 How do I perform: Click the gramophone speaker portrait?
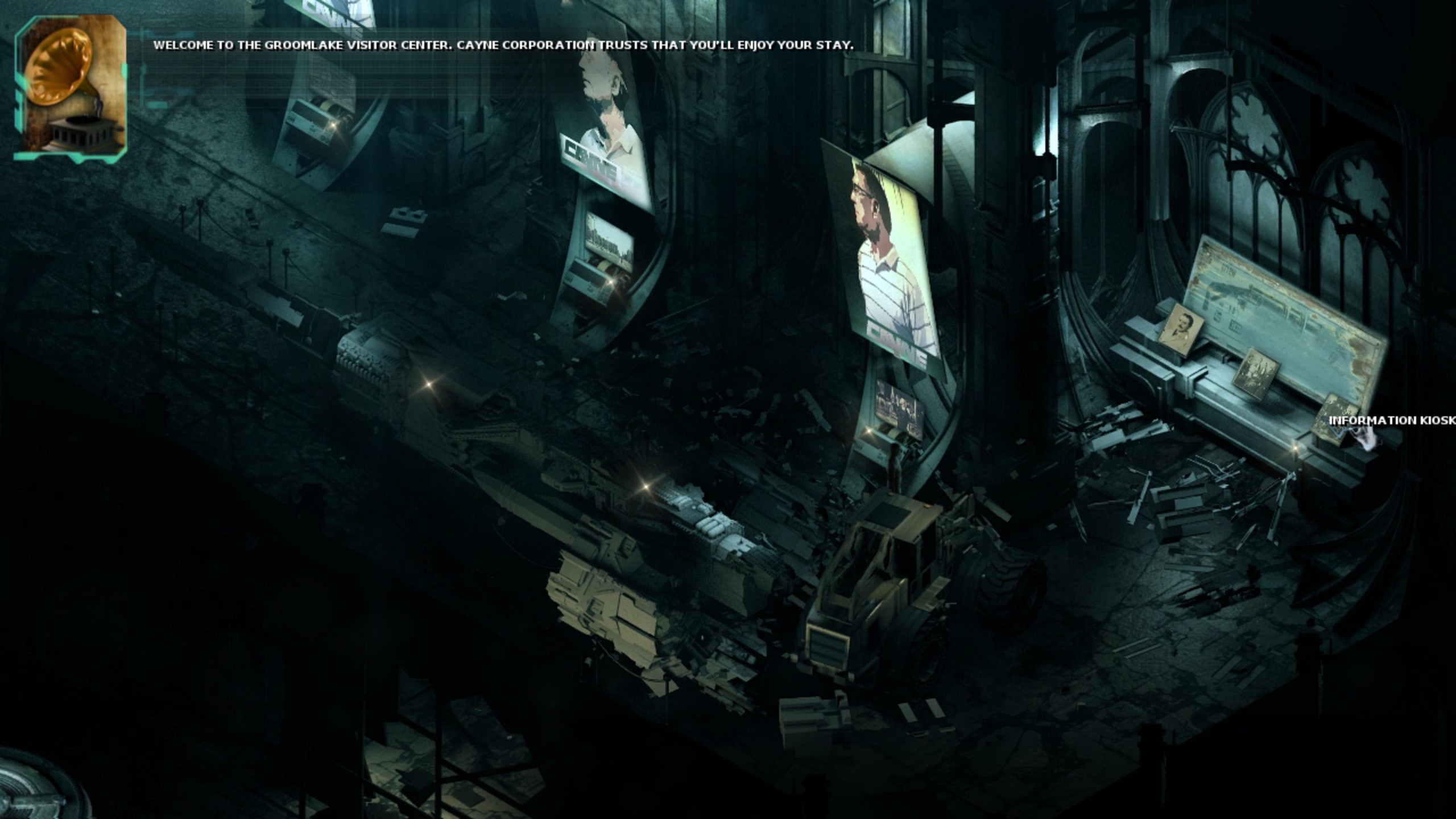(x=70, y=85)
